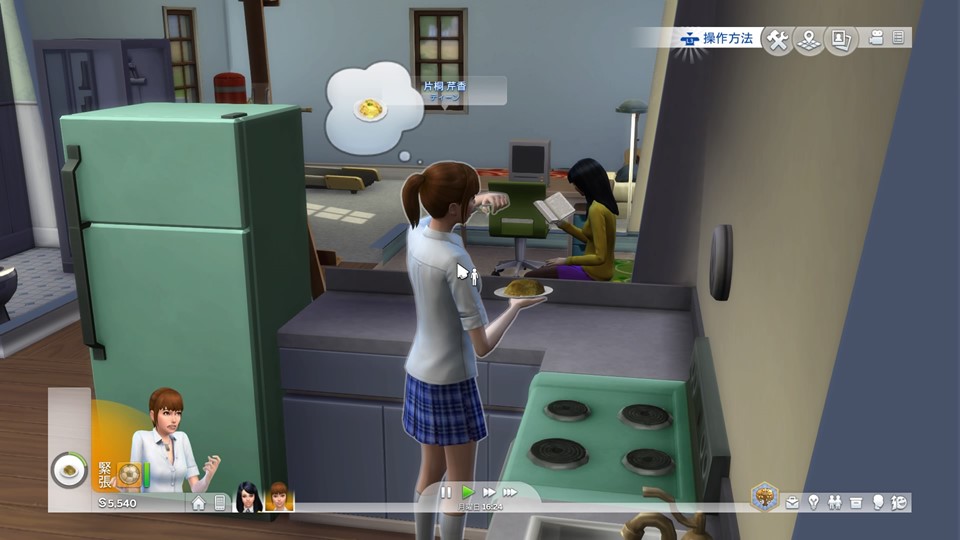Switch to triple ultra speed
Screen dimensions: 960x540
[510, 492]
